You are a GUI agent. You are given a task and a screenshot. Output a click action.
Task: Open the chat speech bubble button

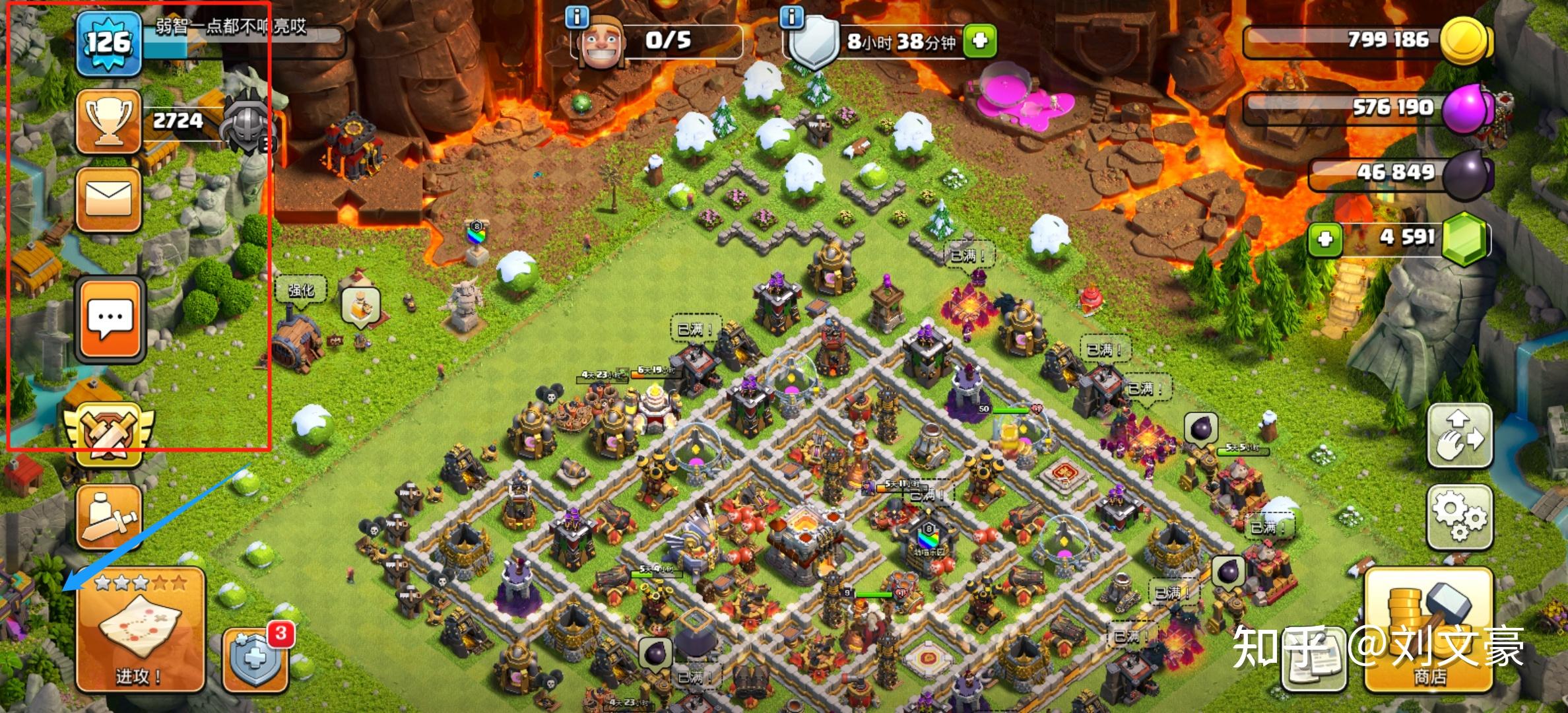pos(110,320)
